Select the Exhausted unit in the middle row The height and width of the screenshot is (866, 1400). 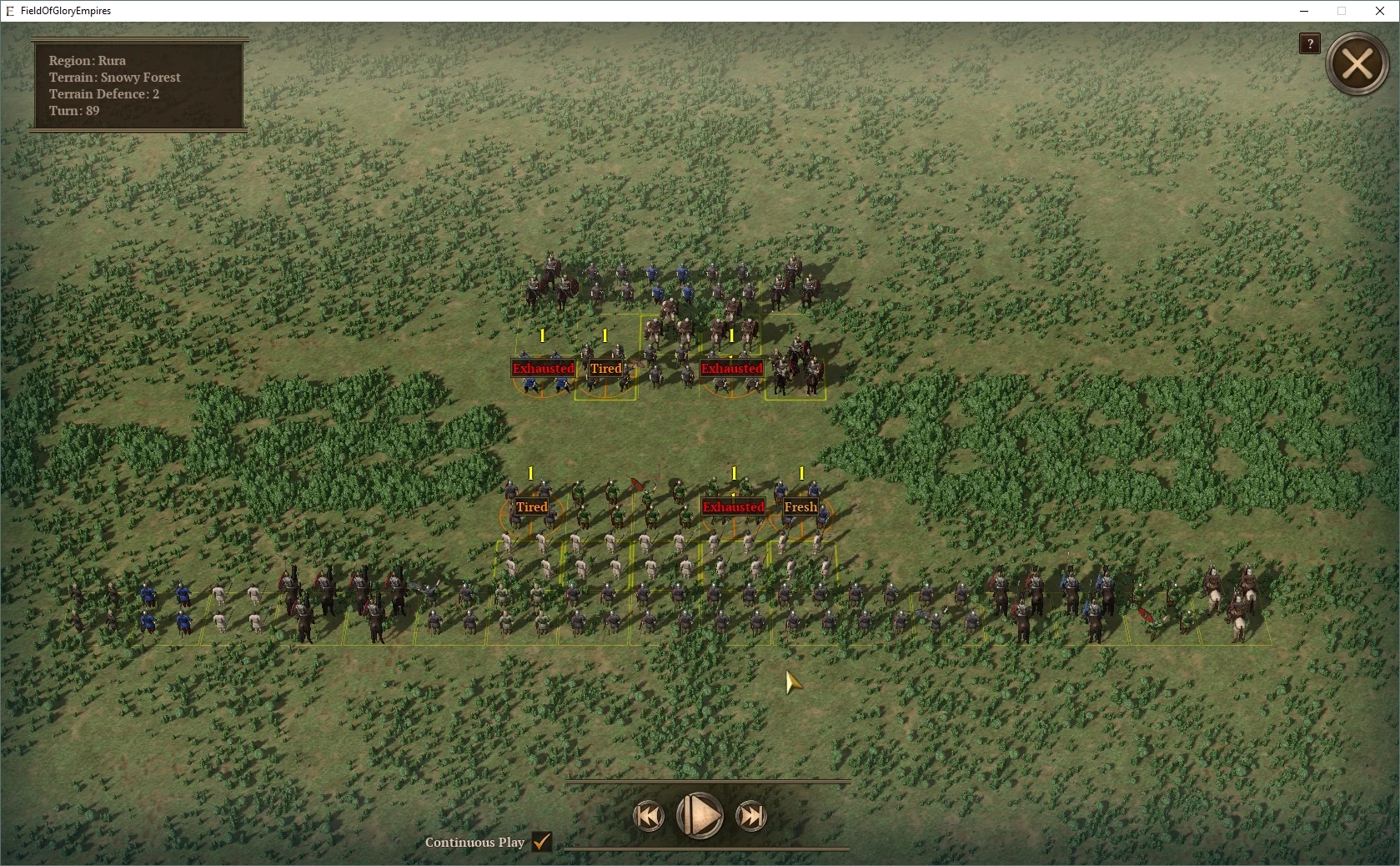click(732, 506)
